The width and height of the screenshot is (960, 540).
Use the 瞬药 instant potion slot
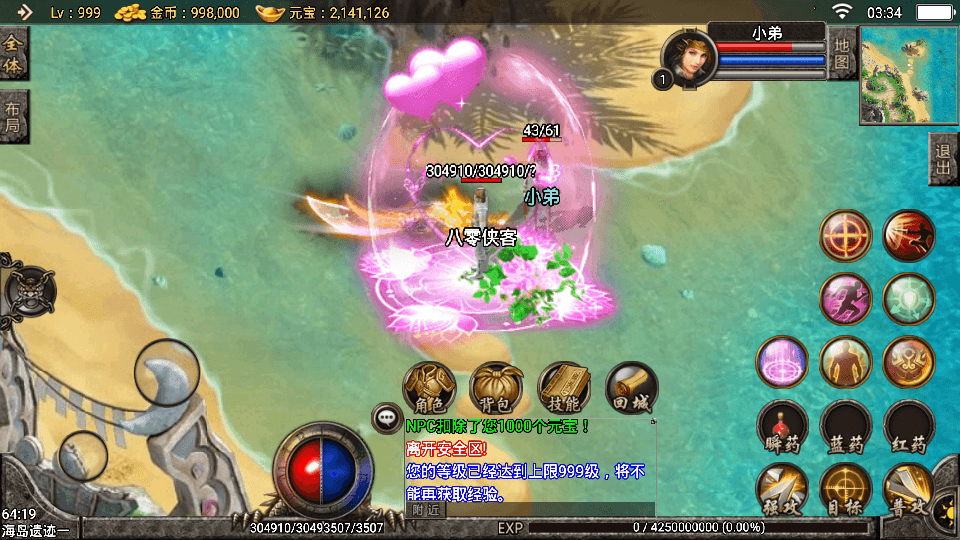pos(782,427)
